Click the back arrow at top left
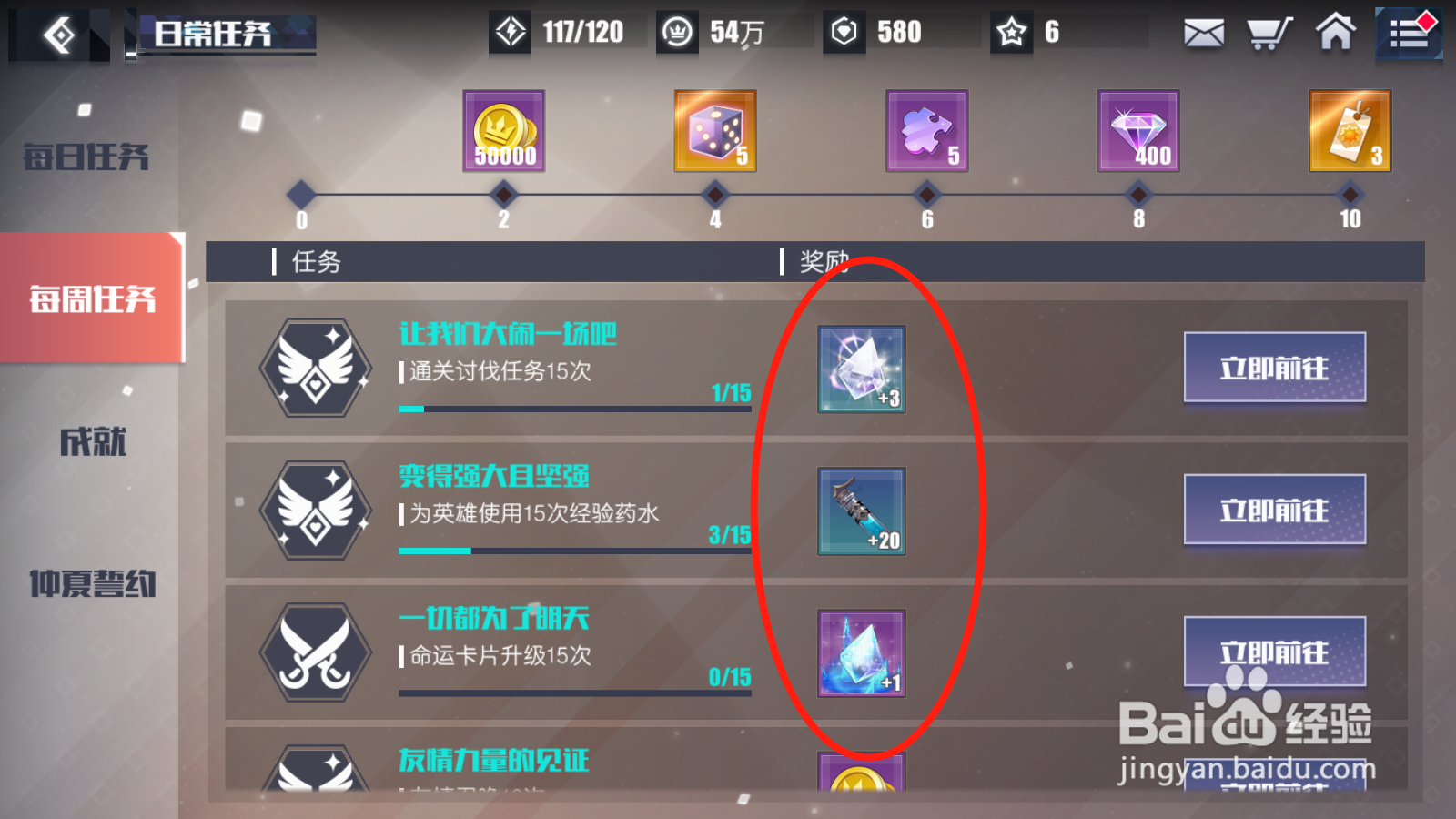This screenshot has height=819, width=1456. click(x=56, y=34)
